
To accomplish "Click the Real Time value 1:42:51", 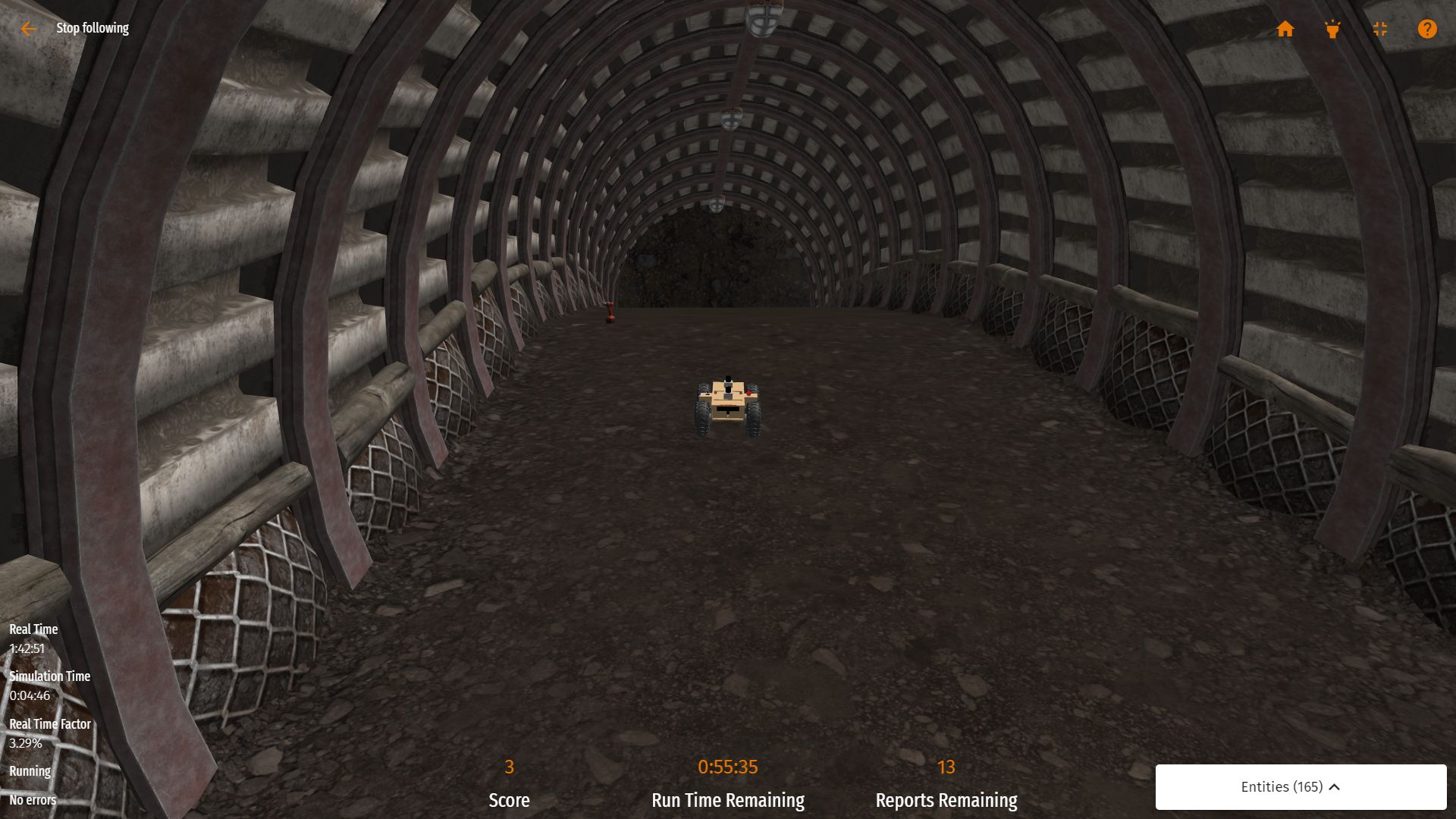I will pos(26,648).
